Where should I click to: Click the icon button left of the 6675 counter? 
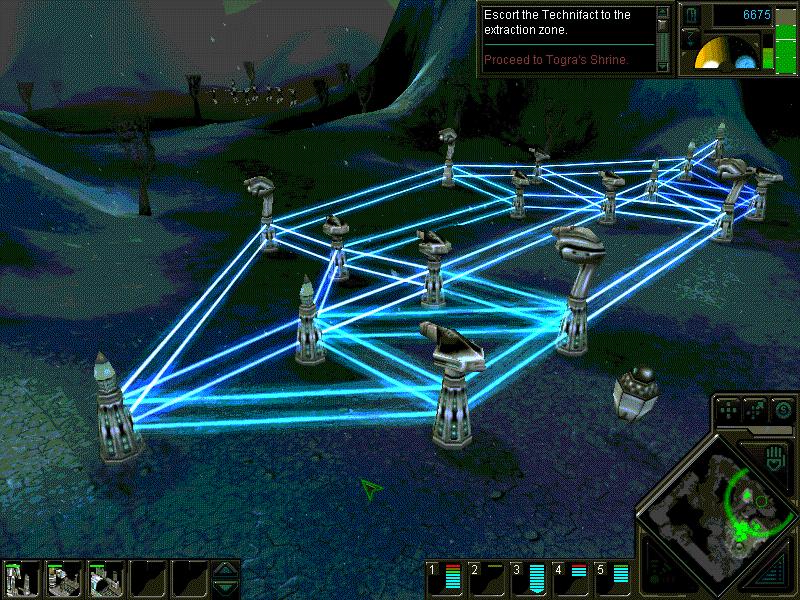[691, 16]
